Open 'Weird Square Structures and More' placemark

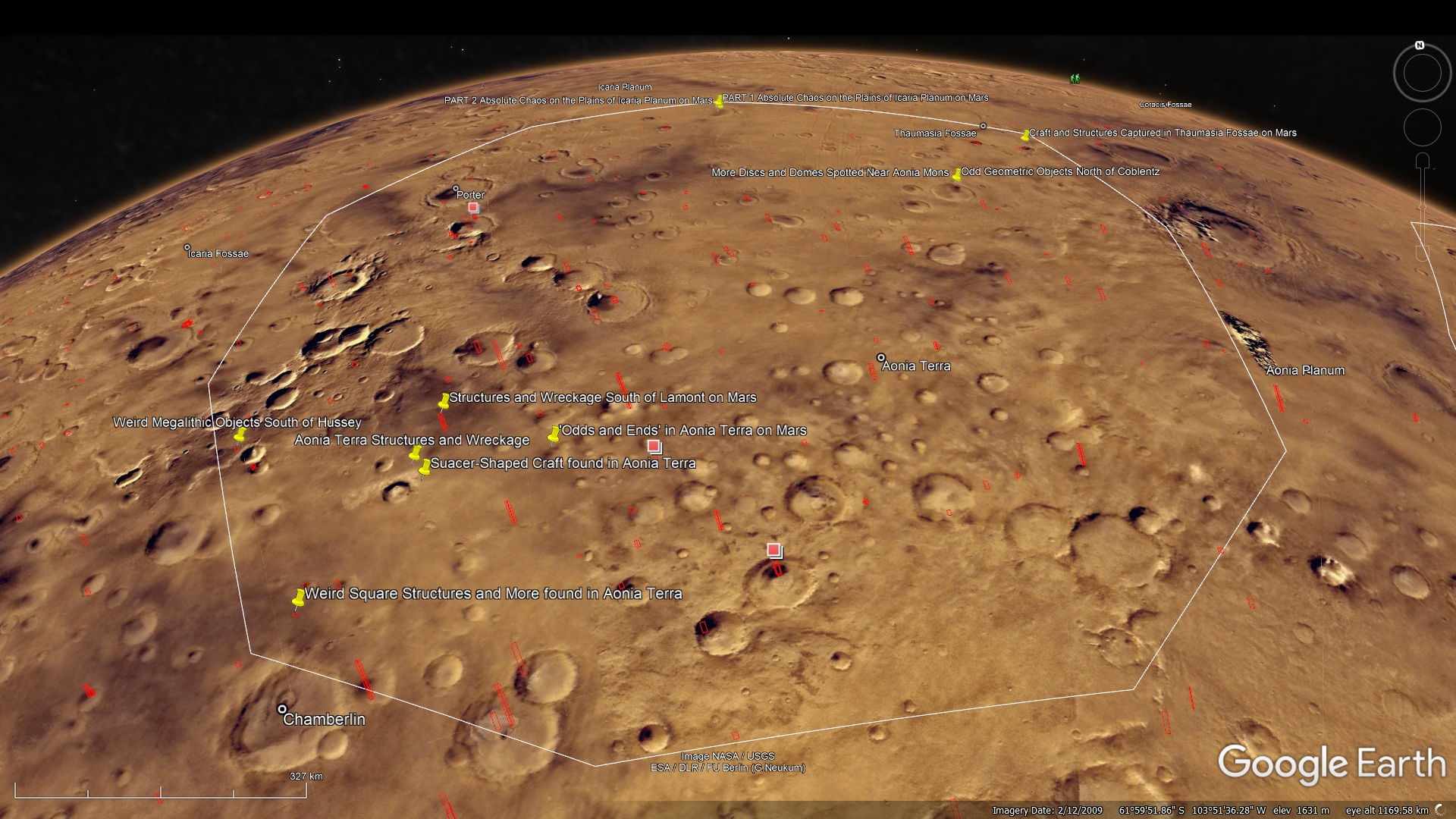[298, 598]
